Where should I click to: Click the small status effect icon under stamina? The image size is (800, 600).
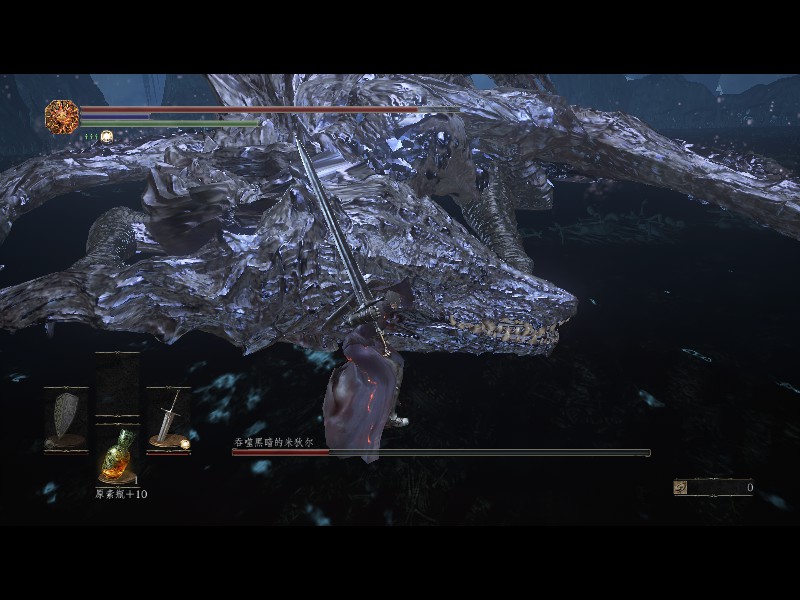(x=106, y=136)
